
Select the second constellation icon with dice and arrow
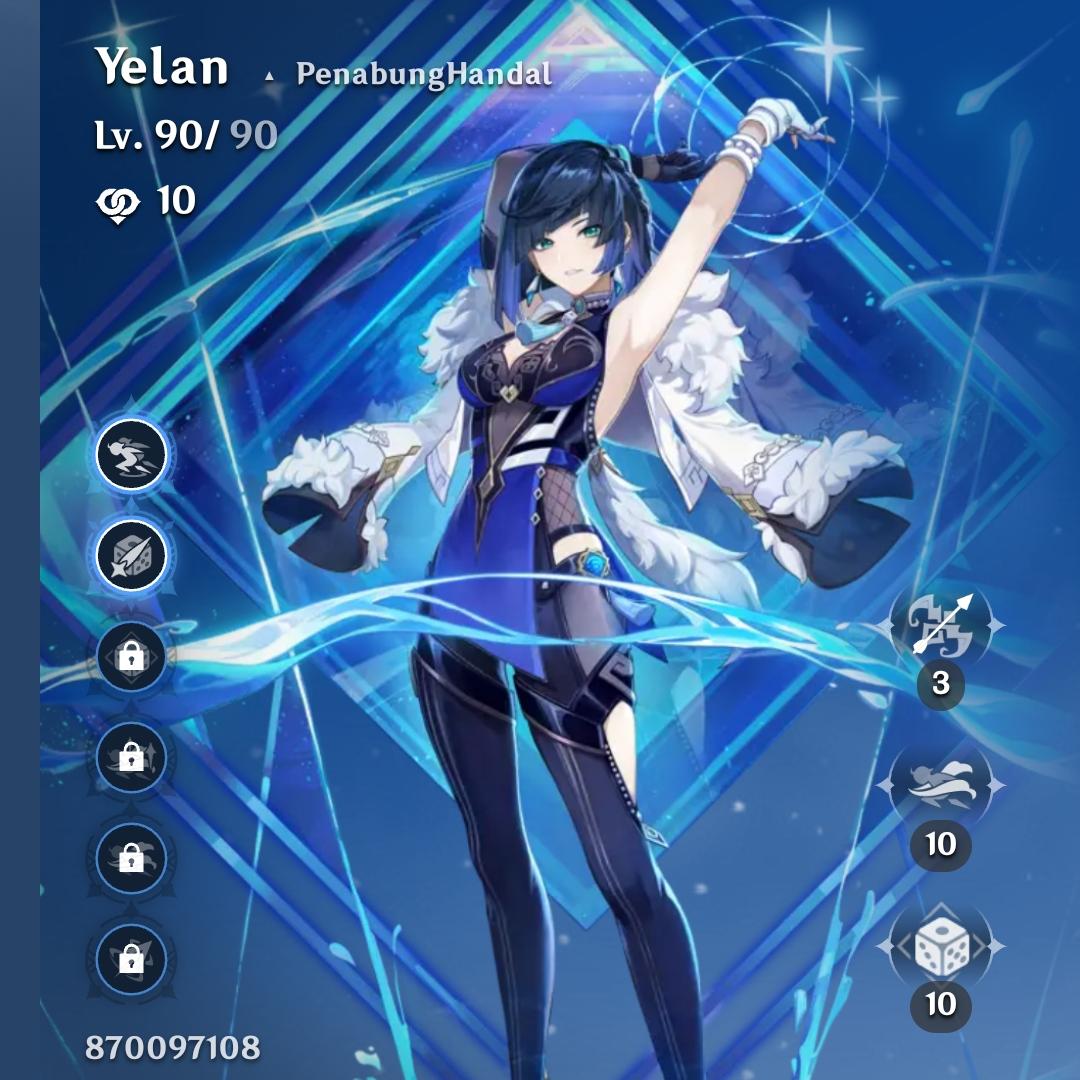131,555
